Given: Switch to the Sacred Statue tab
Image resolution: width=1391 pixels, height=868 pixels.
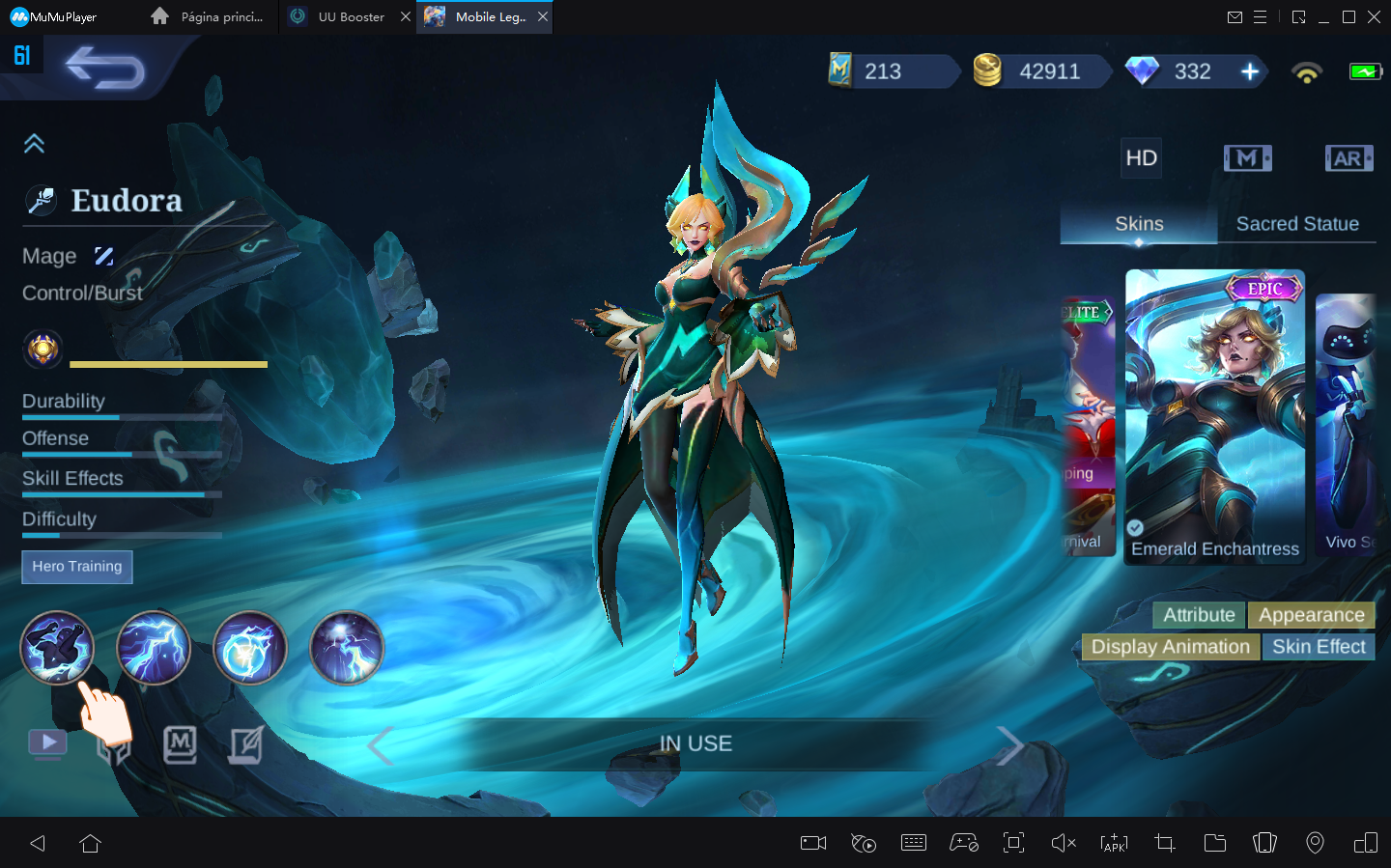Looking at the screenshot, I should pos(1297,223).
